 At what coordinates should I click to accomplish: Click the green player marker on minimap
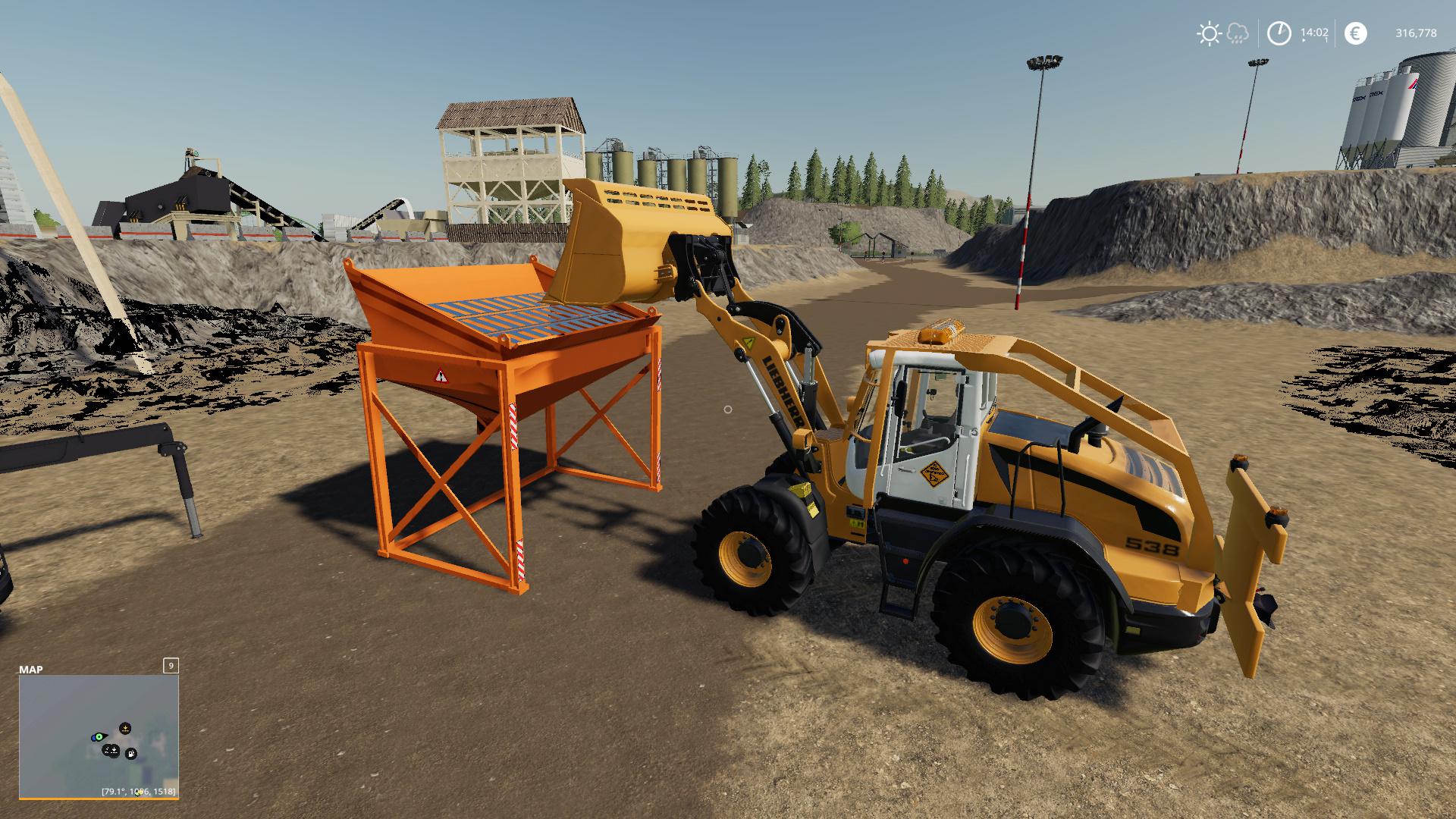coord(99,736)
